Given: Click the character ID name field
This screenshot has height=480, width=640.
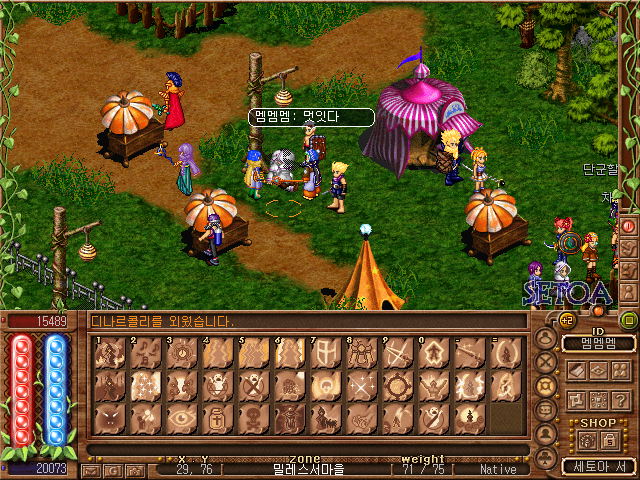Looking at the screenshot, I should pyautogui.click(x=598, y=344).
